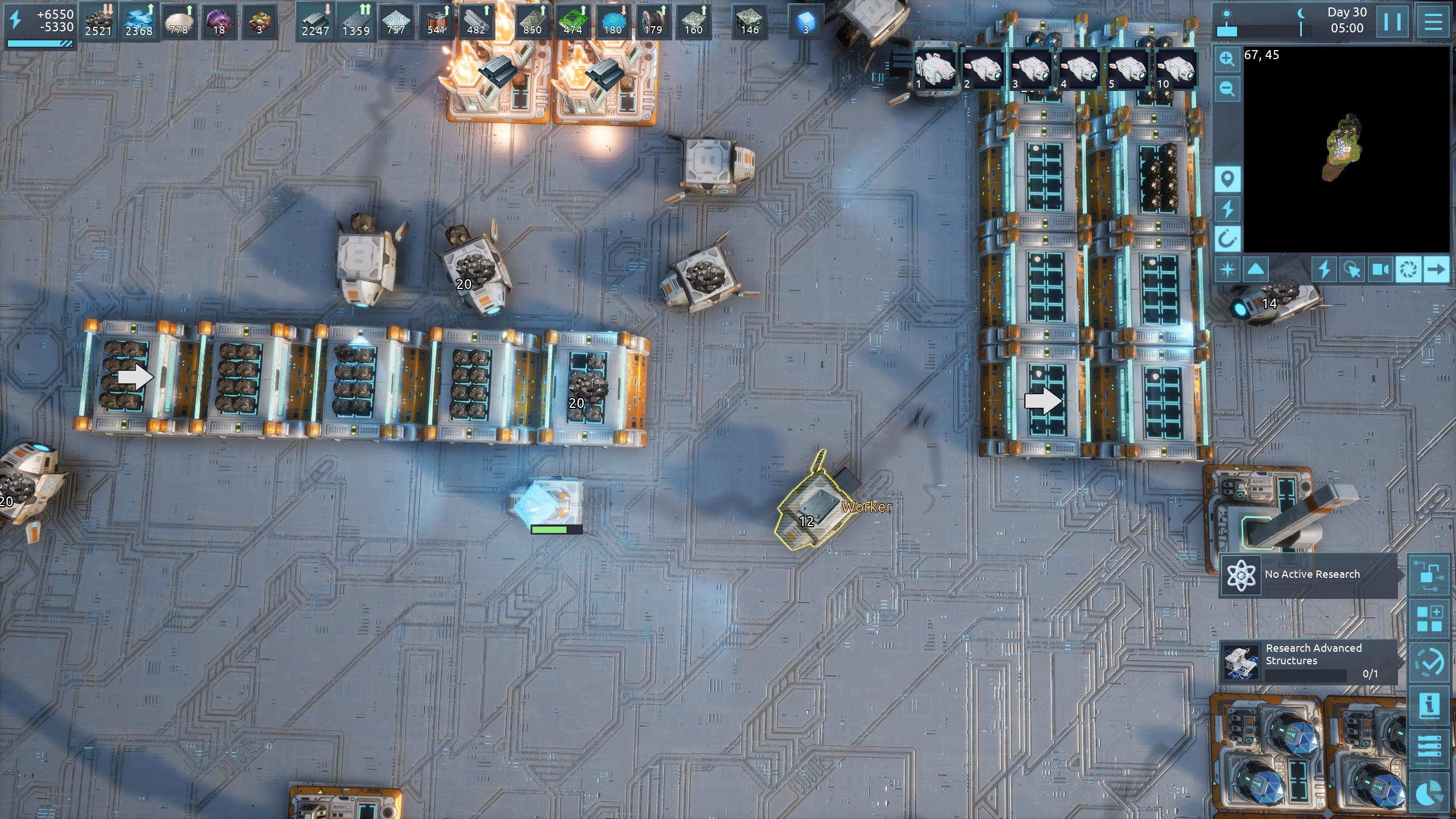Zoom out on the minimap

[1227, 88]
